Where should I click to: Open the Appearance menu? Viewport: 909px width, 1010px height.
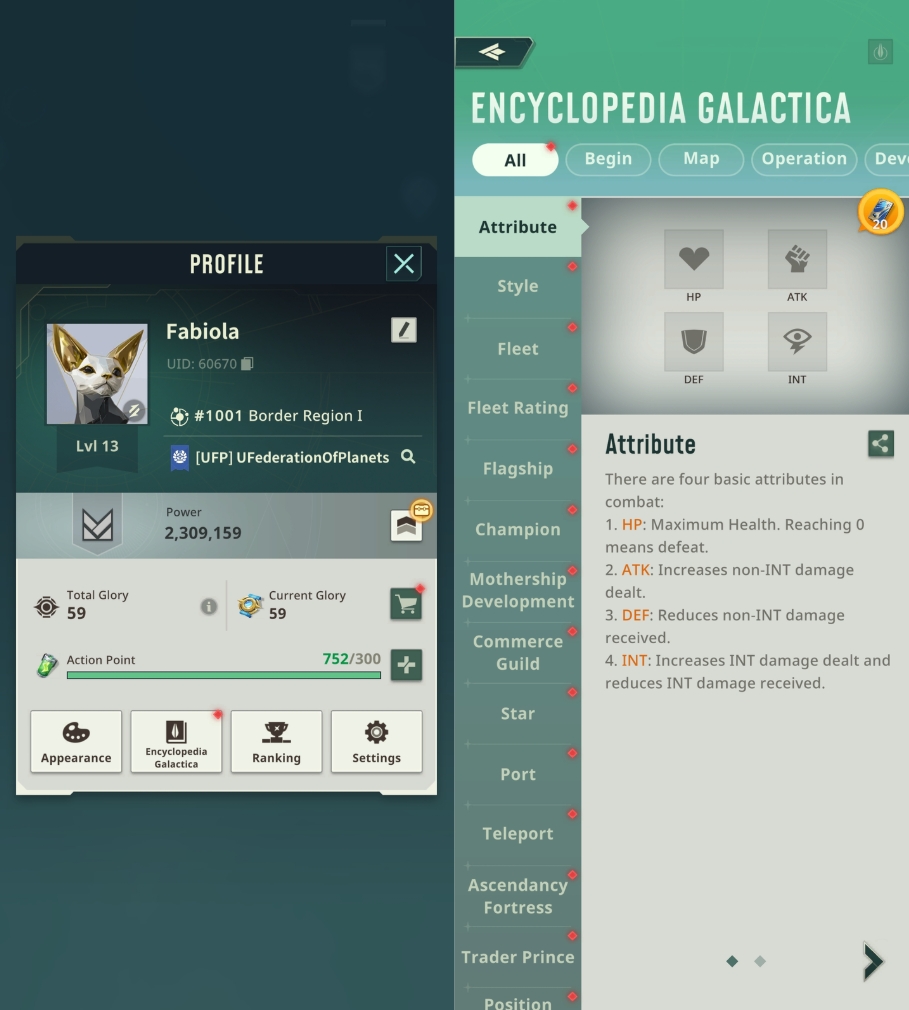click(x=76, y=741)
